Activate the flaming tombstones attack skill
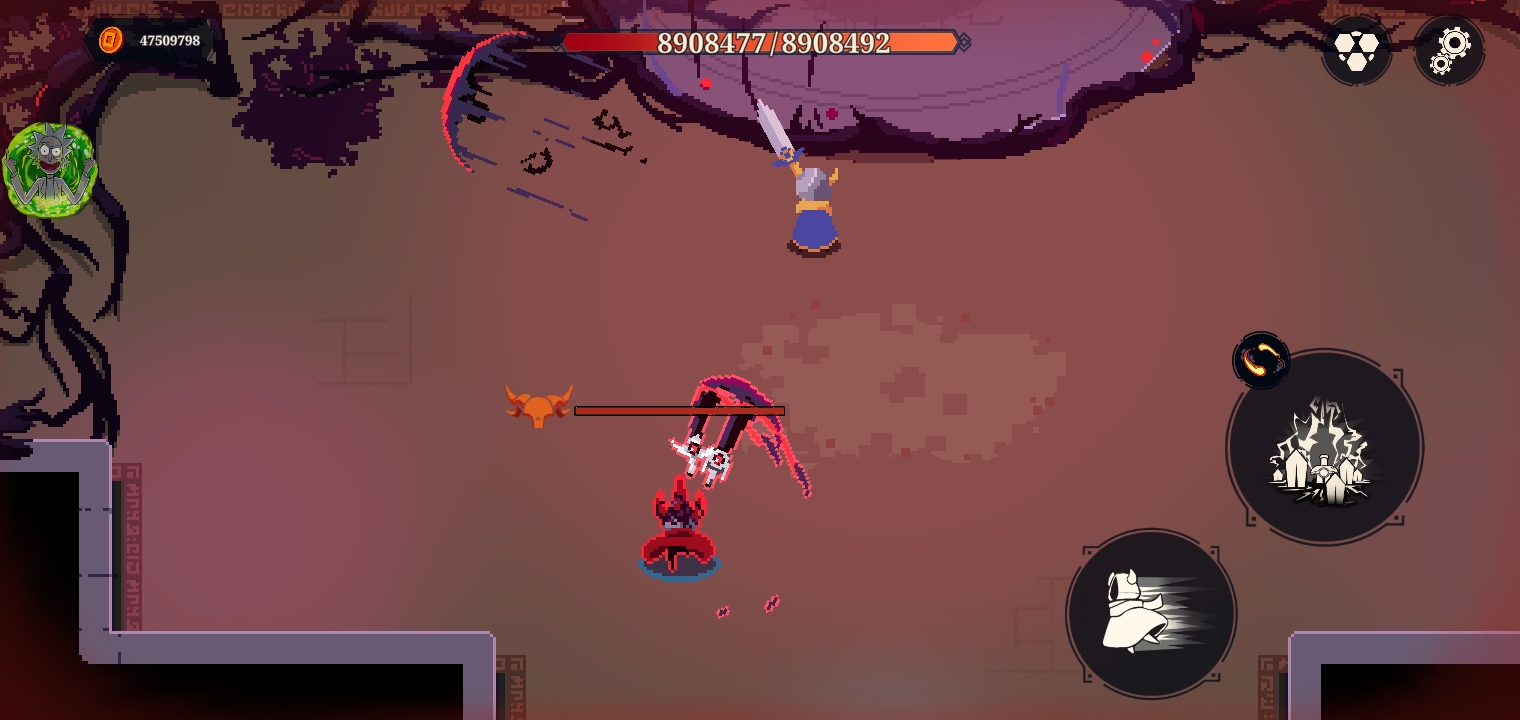The width and height of the screenshot is (1520, 720). pos(1324,447)
